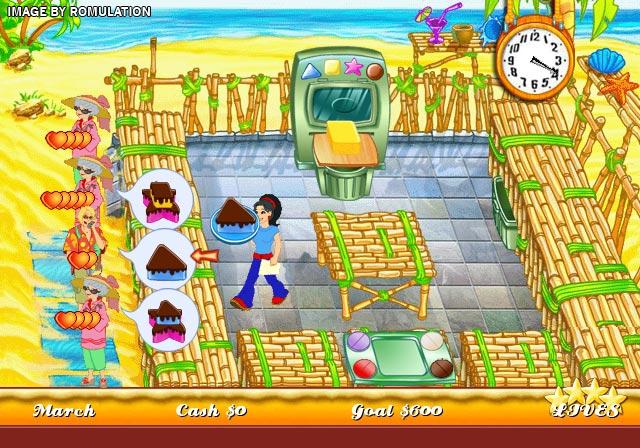Select the bottom customer's cake order bubble
Image resolution: width=640 pixels, height=448 pixels.
(165, 319)
